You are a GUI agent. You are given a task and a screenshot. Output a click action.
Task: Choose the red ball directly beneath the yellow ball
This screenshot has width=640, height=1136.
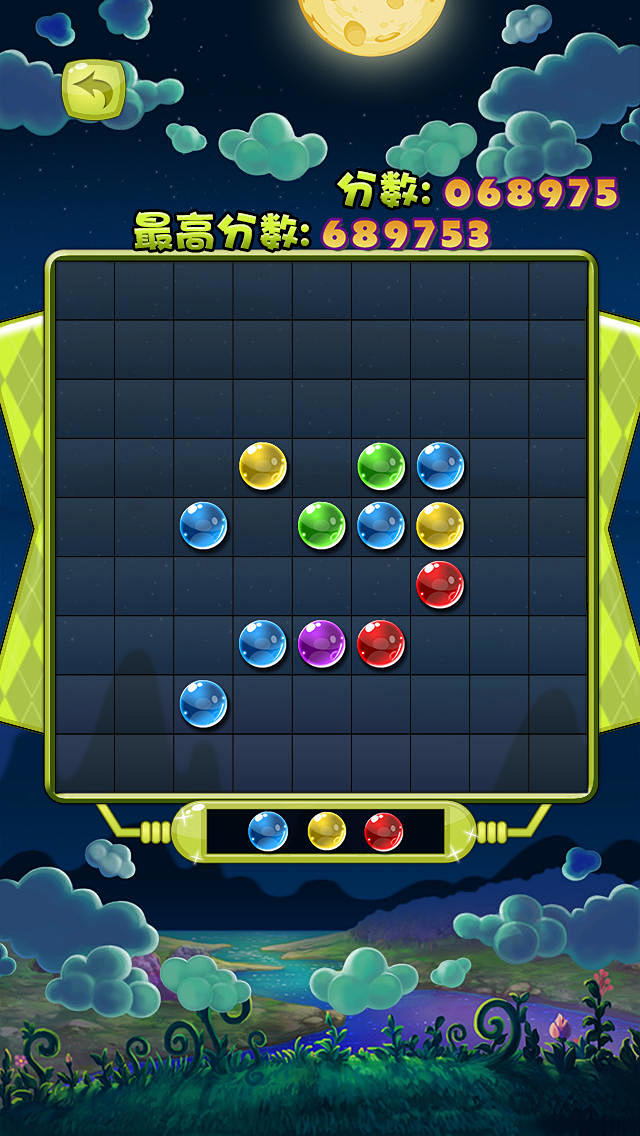coord(440,584)
